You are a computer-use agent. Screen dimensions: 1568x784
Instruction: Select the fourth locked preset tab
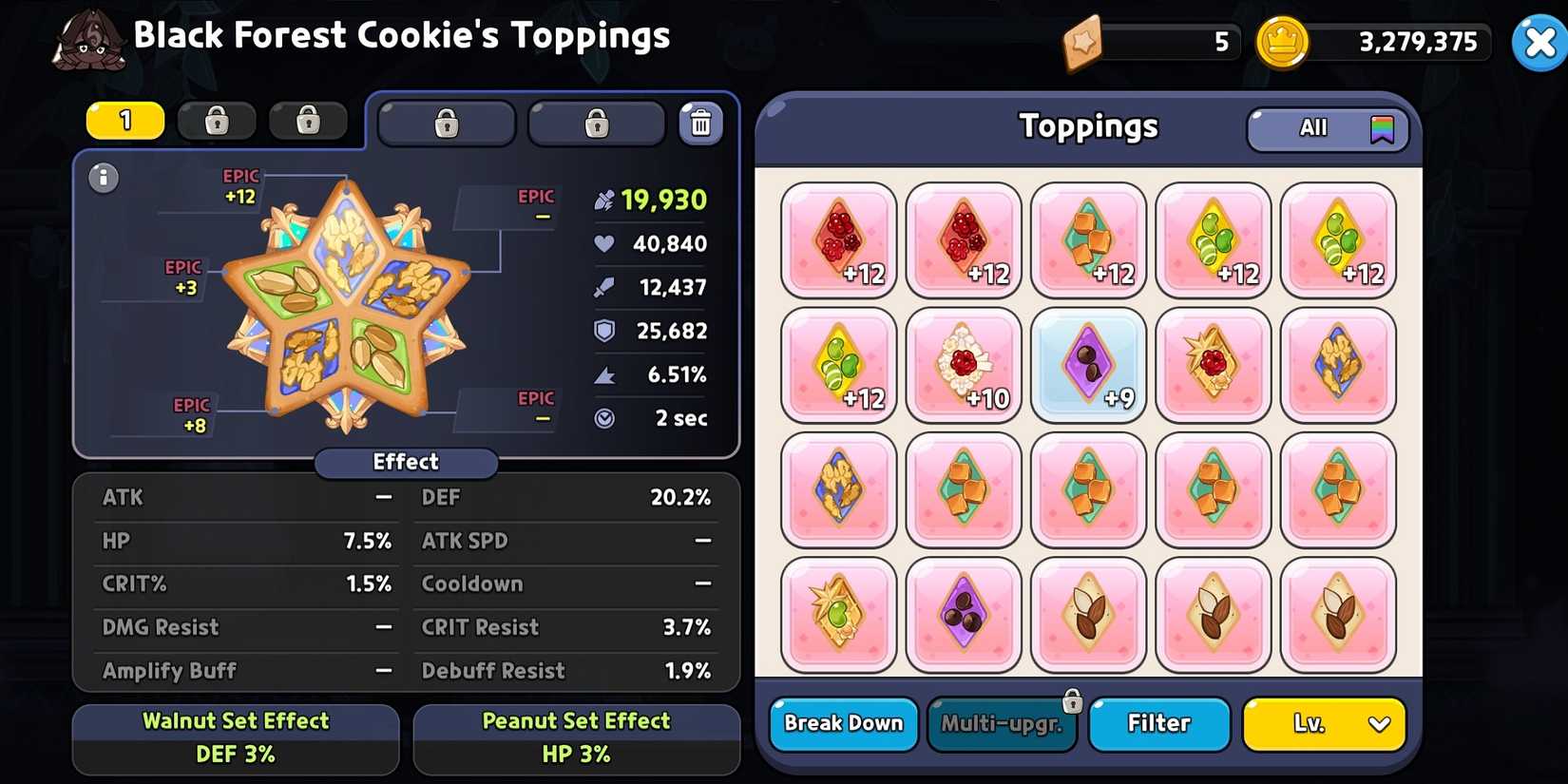(446, 123)
